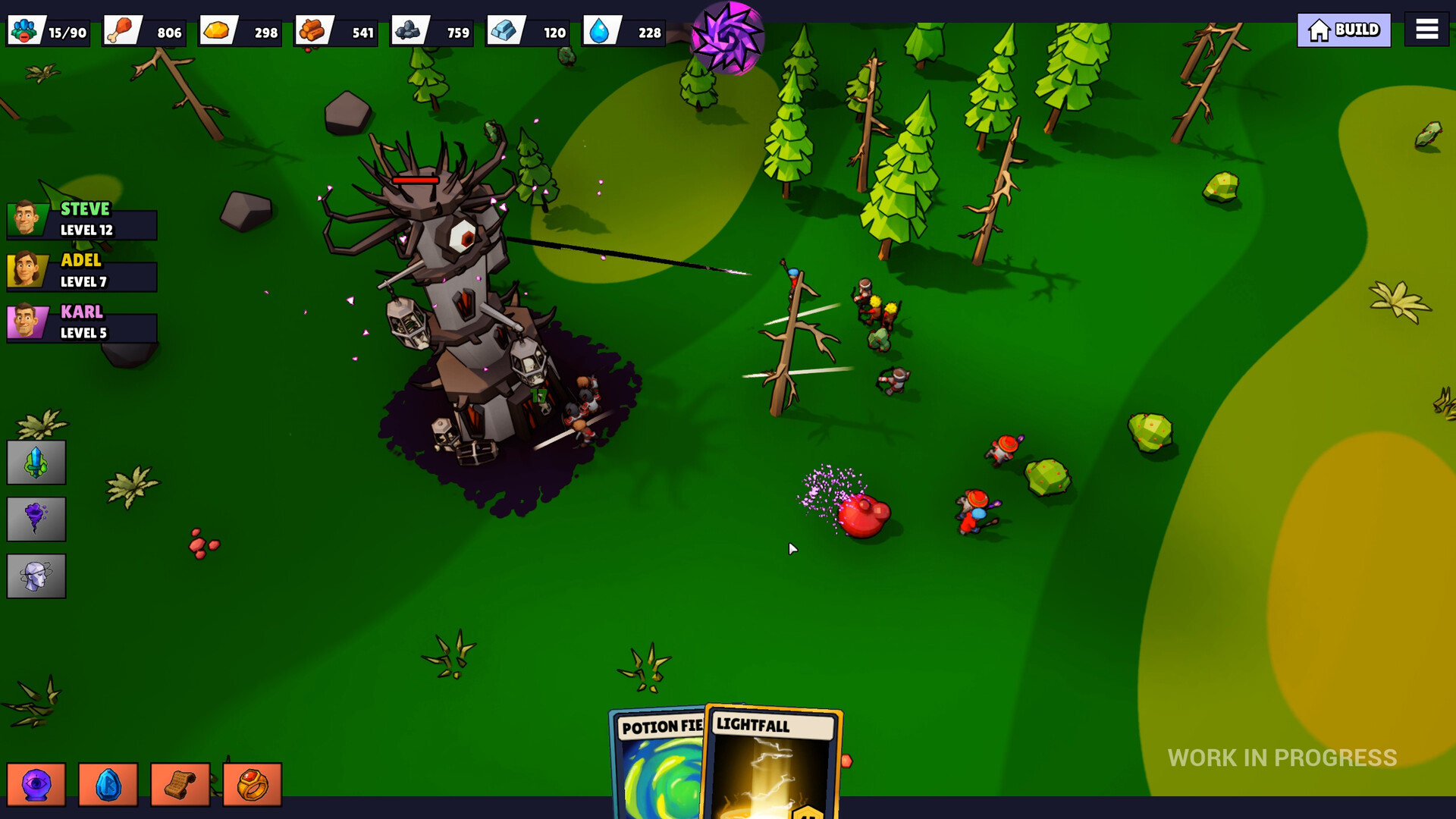
Task: Click the meat resource icon
Action: (123, 30)
